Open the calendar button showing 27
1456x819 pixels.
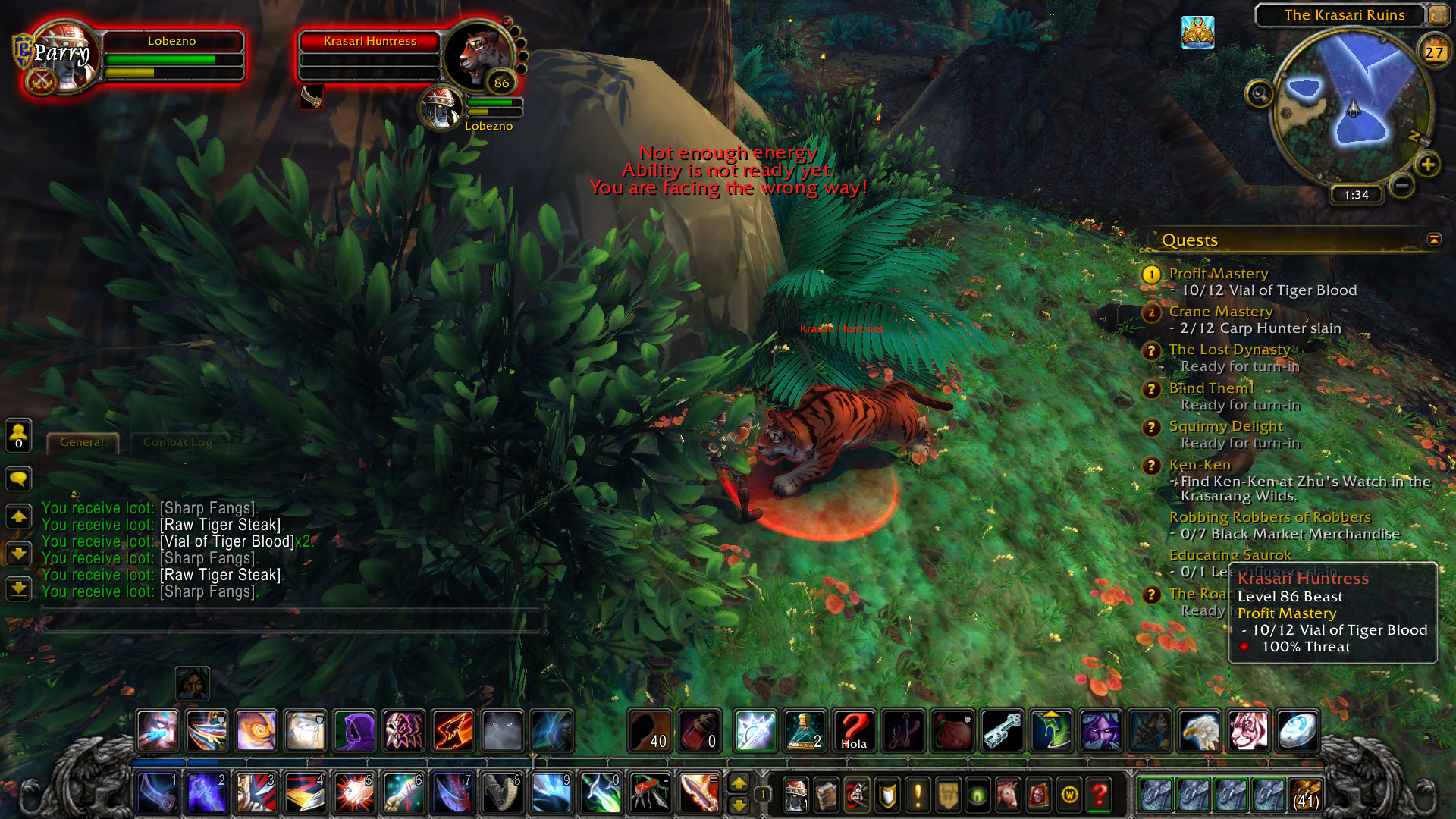point(1433,52)
